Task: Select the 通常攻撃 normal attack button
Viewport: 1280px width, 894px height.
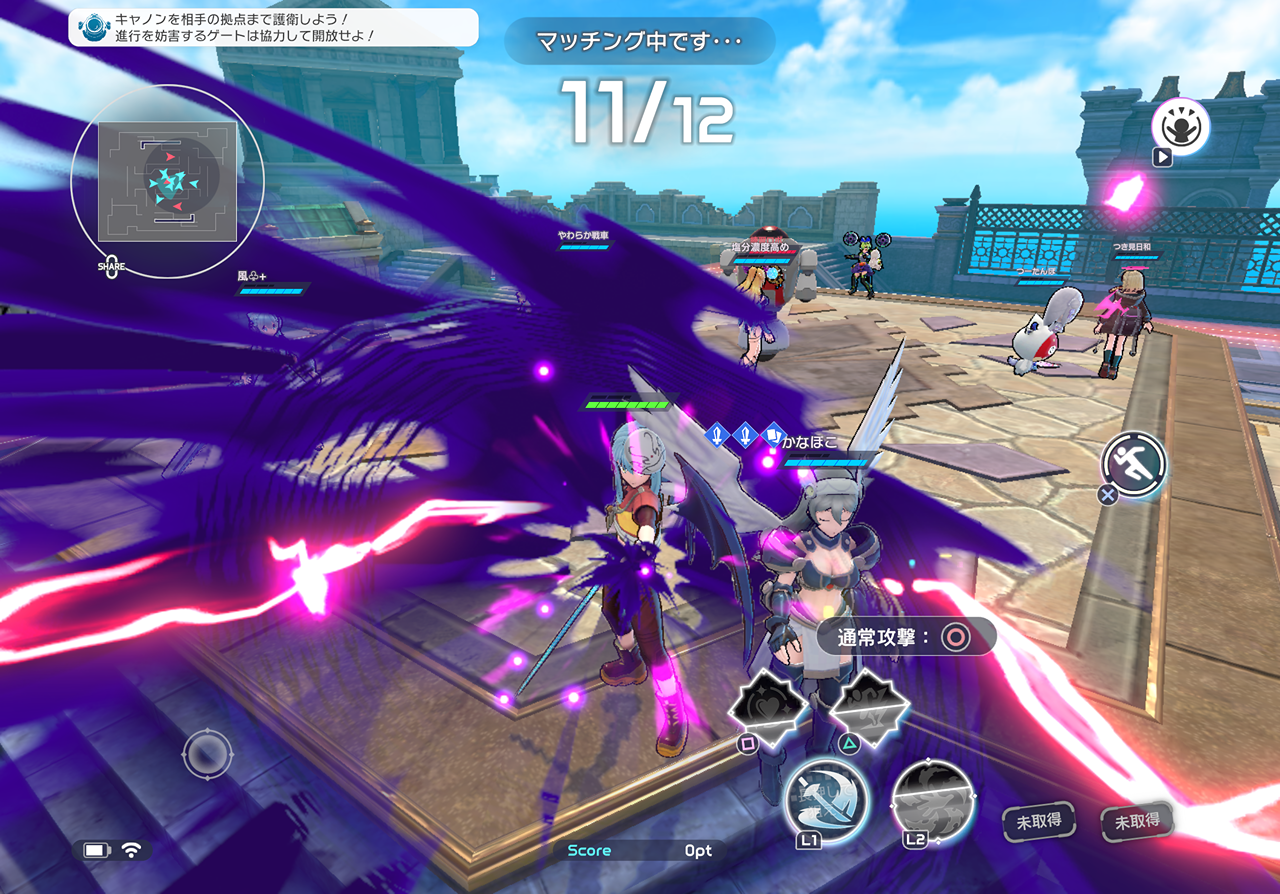Action: point(907,637)
